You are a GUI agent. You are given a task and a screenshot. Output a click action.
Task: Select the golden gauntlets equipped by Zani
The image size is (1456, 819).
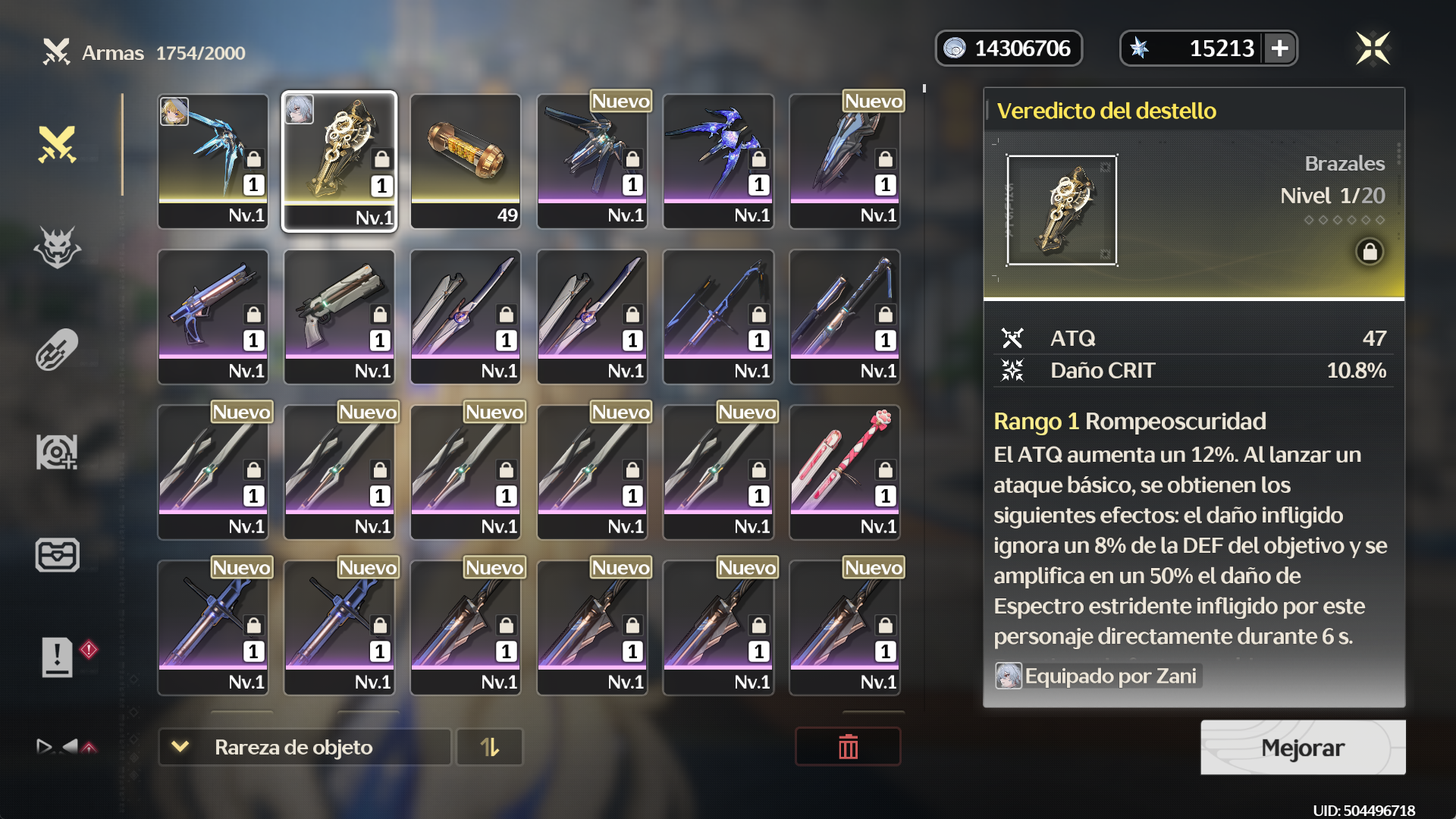tap(339, 161)
